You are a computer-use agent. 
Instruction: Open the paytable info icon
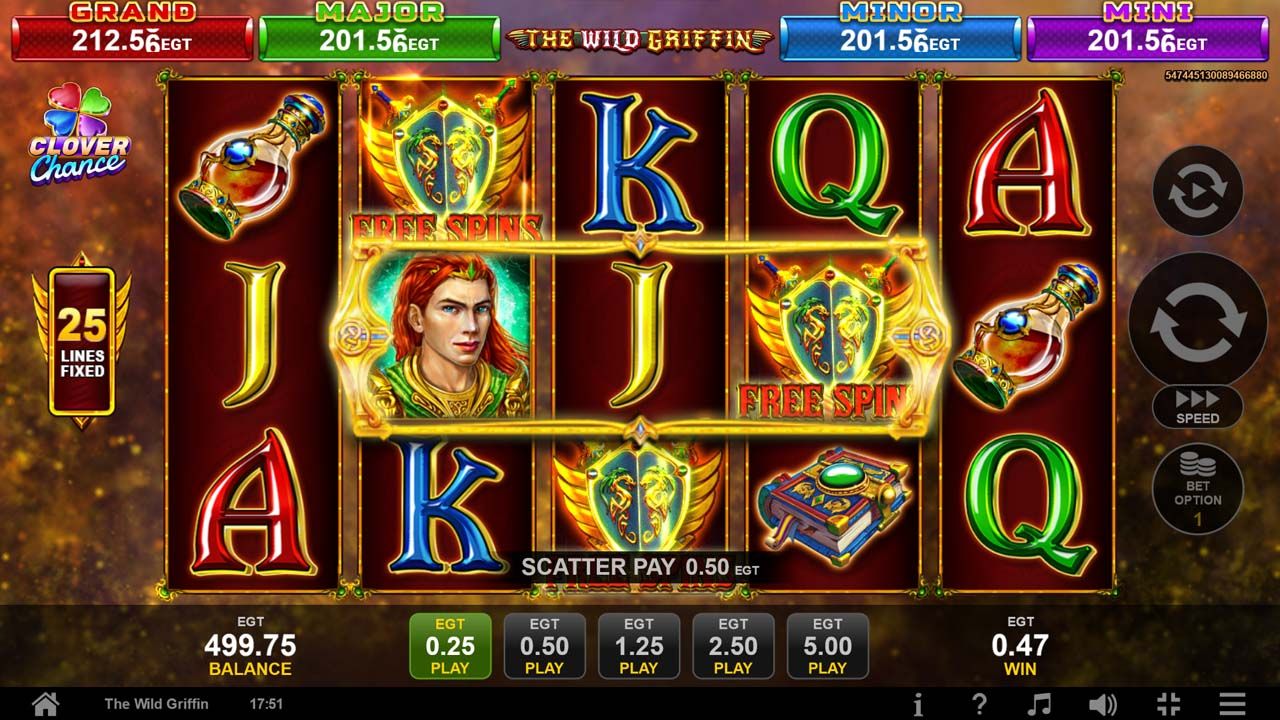918,703
